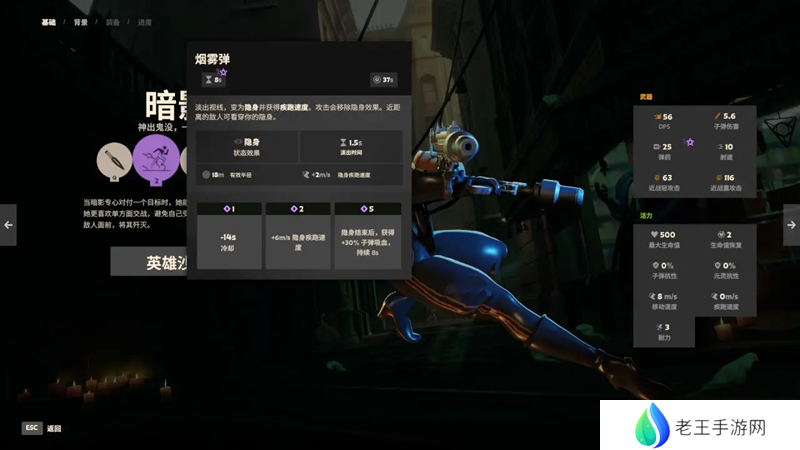Select the dagger ability icon
800x450 pixels.
(116, 162)
